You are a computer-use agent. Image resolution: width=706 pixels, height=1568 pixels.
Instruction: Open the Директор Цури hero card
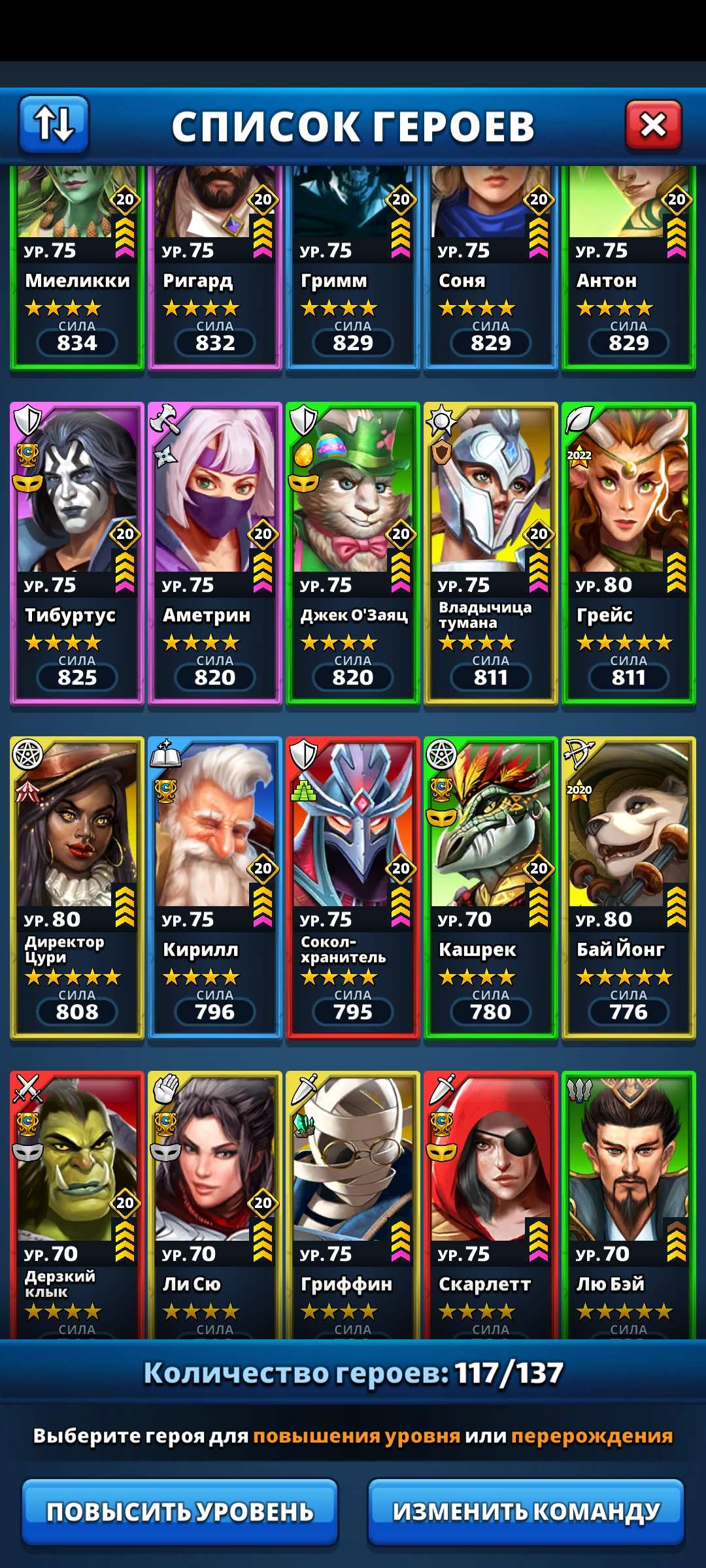click(x=77, y=887)
